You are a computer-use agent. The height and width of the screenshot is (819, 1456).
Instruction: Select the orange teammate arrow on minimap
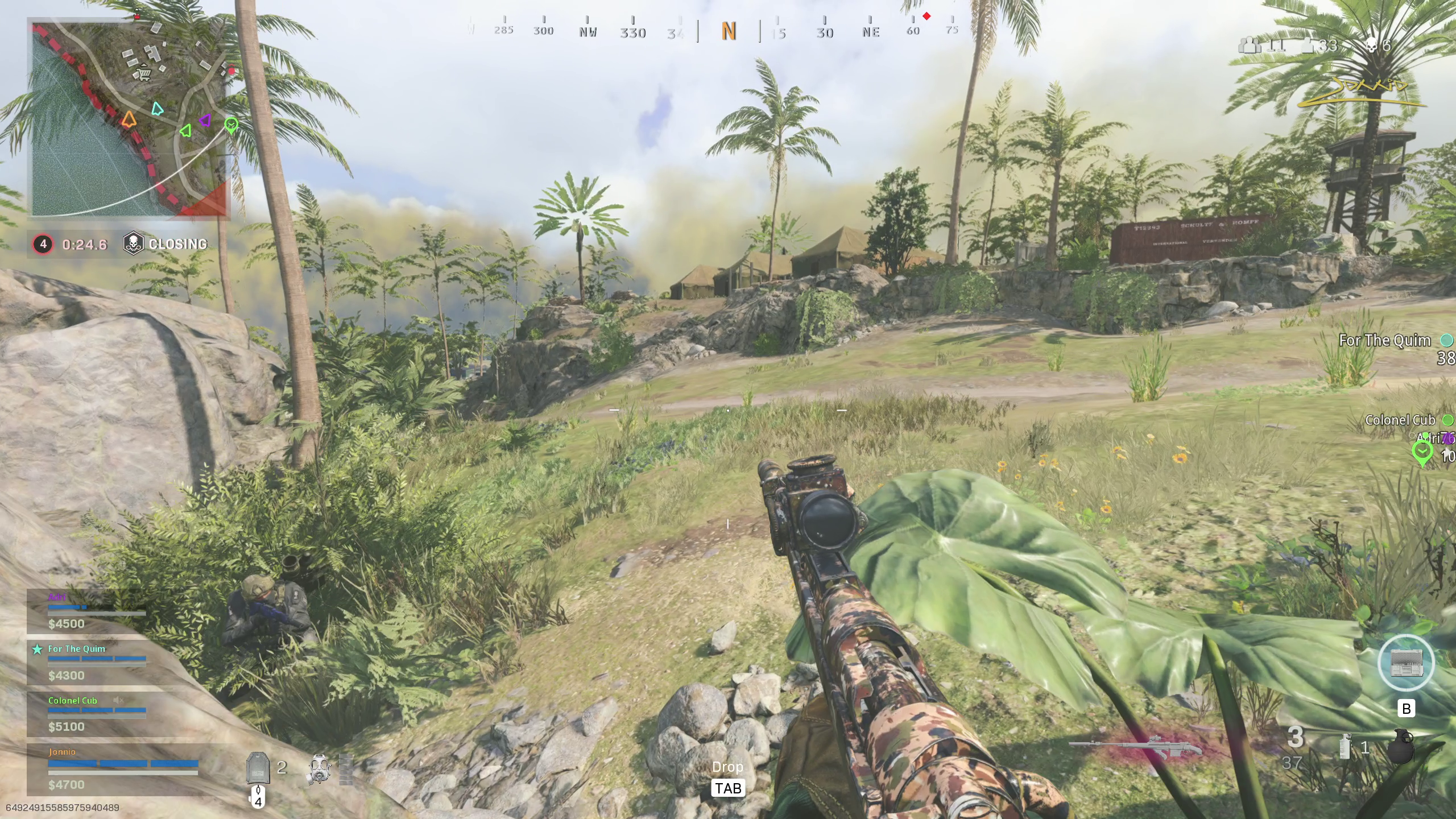point(129,119)
